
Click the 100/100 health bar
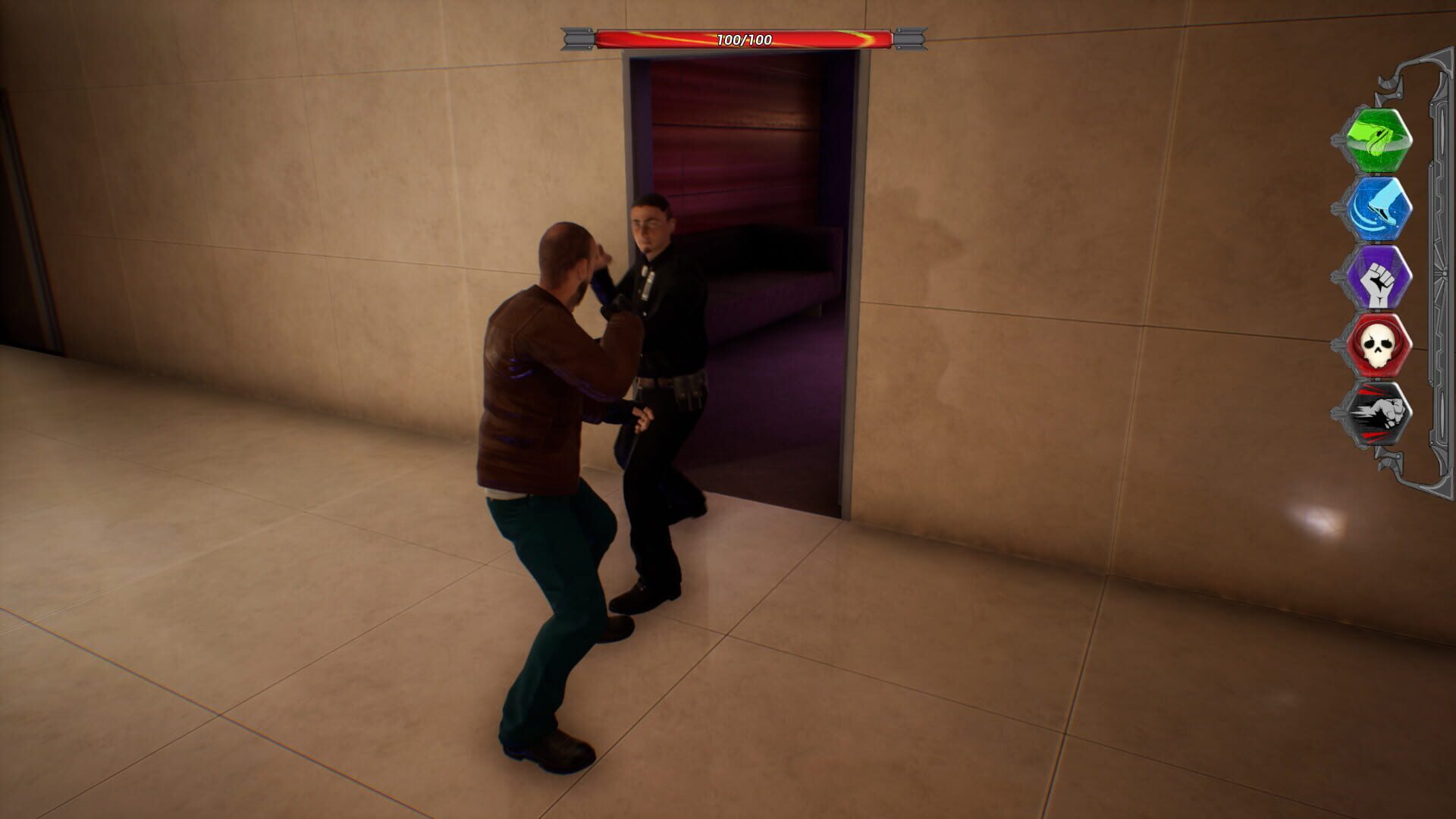[739, 34]
